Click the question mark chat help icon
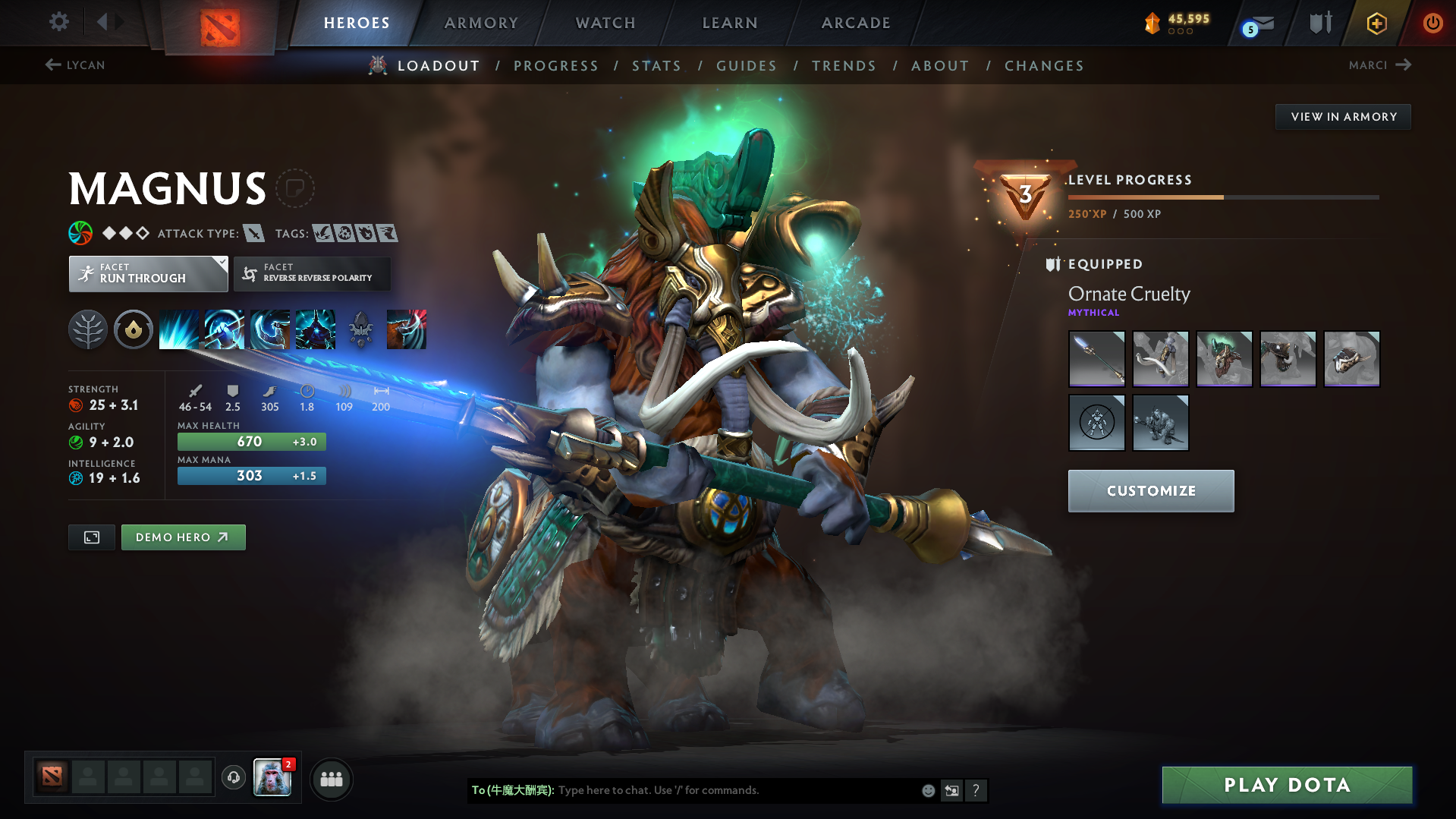 pos(976,790)
